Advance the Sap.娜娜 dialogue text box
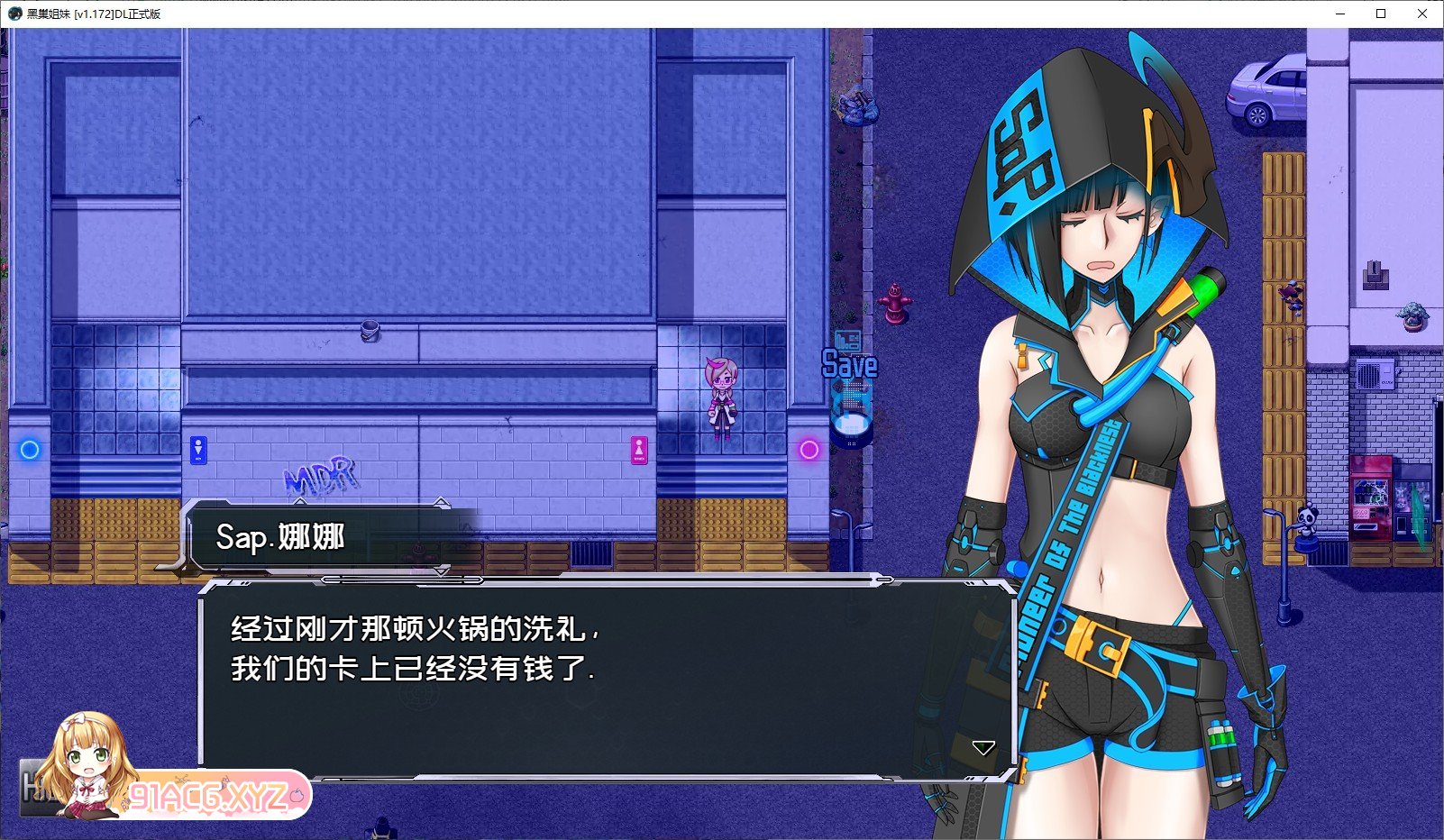The width and height of the screenshot is (1444, 840). coord(606,678)
